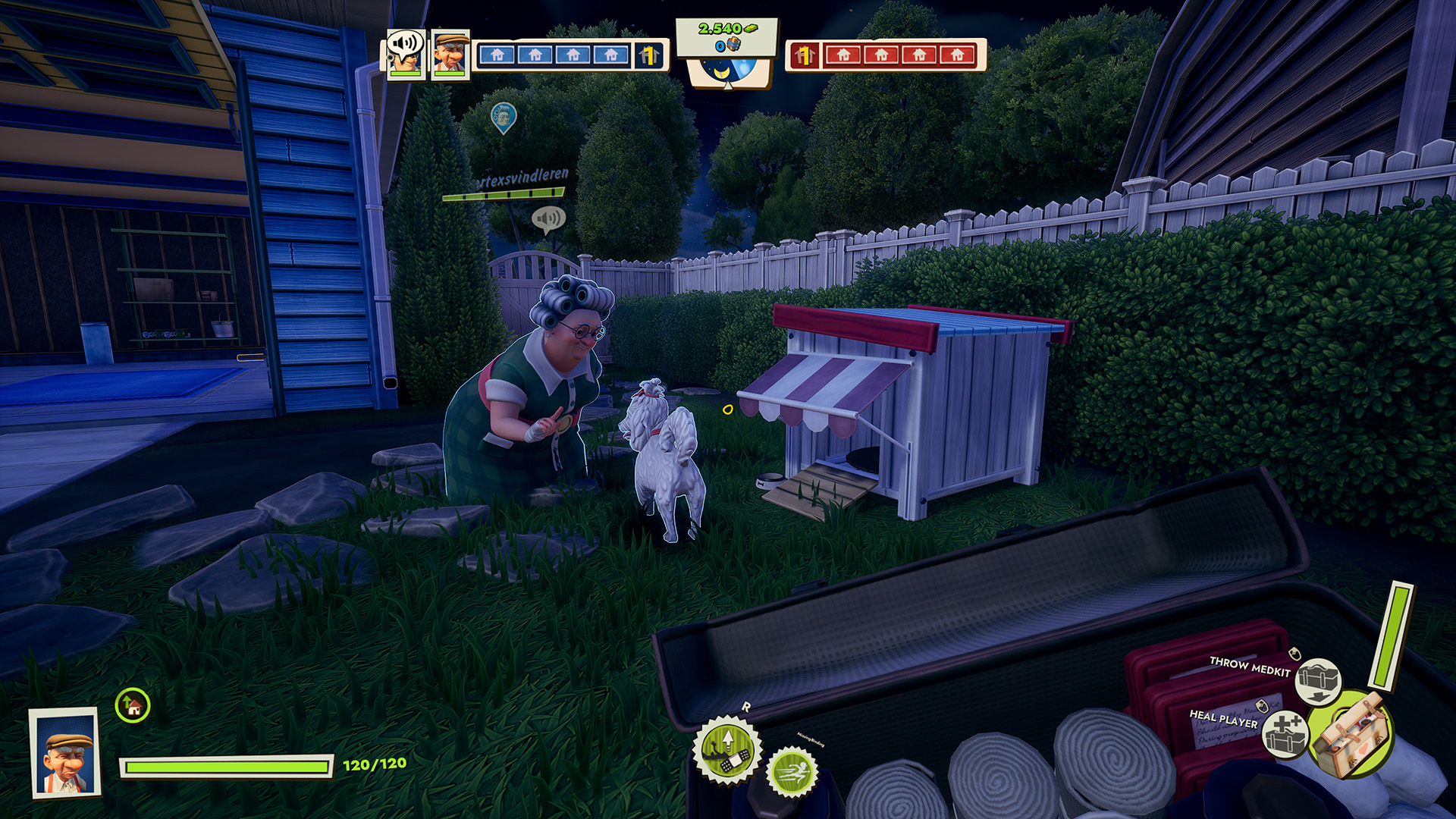This screenshot has height=819, width=1456.
Task: Select the flat-cap old man teammate portrait
Action: pos(450,54)
